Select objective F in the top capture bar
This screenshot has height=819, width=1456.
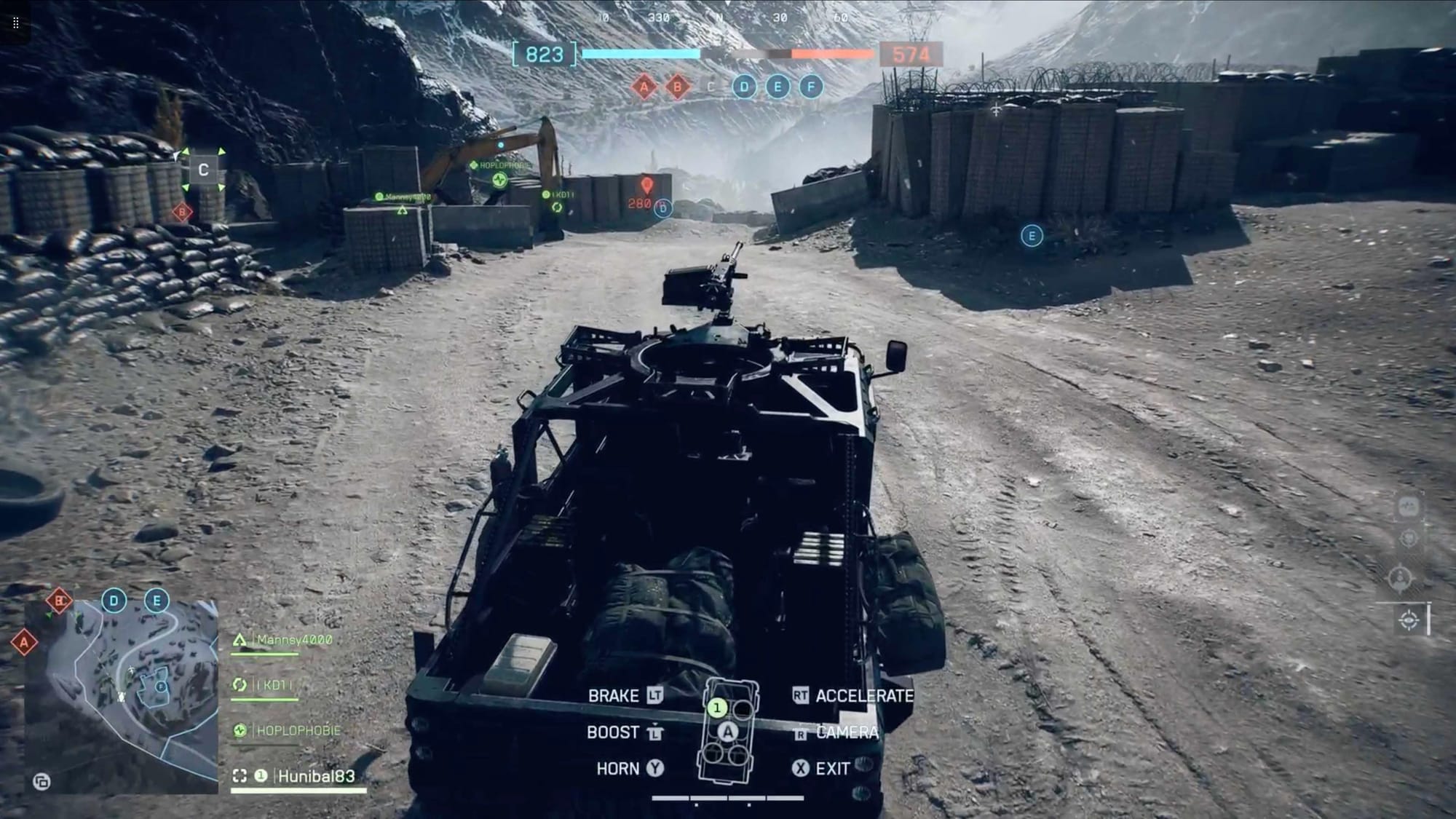coord(811,87)
